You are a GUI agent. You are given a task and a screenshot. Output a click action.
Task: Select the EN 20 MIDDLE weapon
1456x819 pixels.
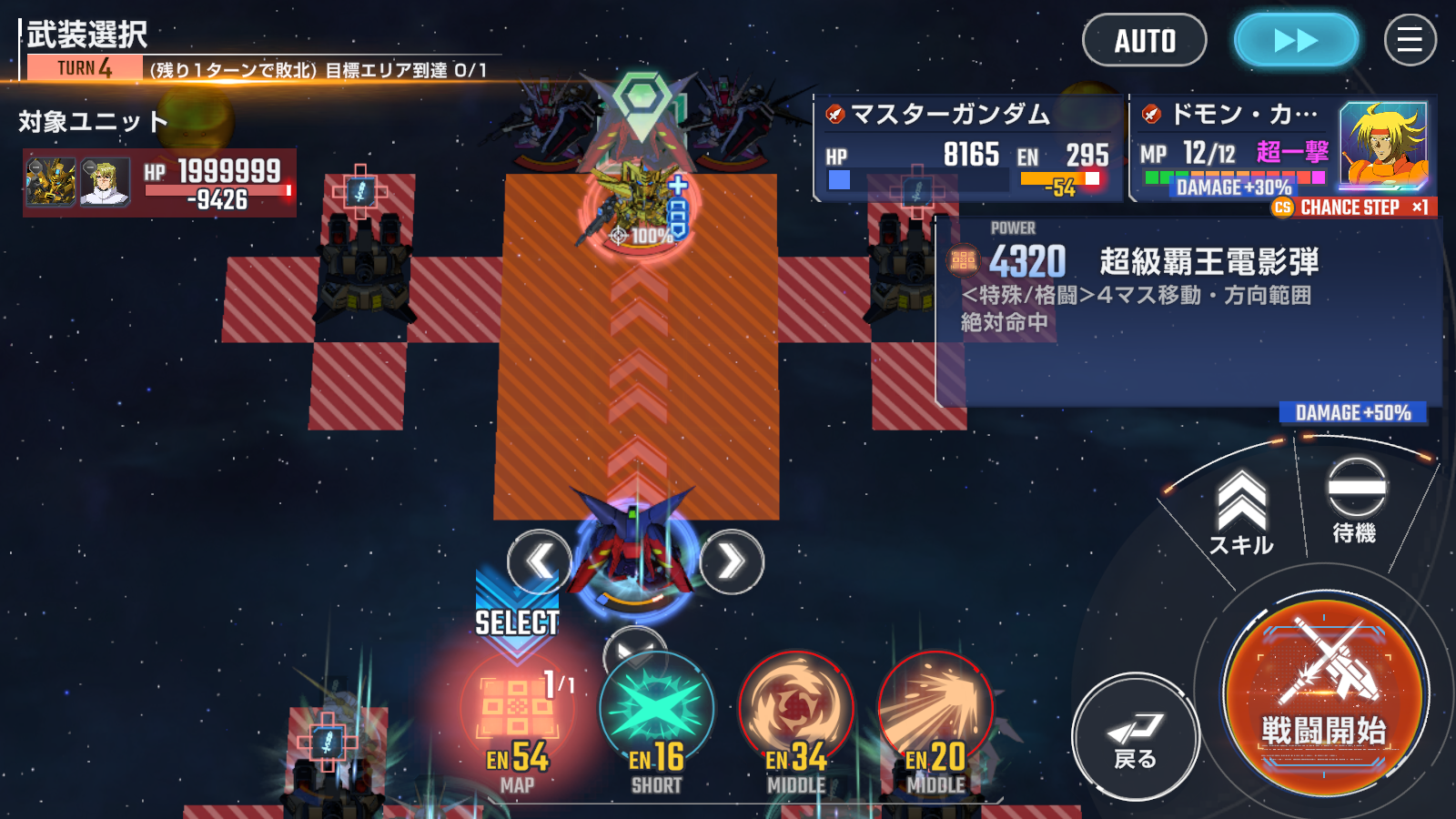point(935,719)
